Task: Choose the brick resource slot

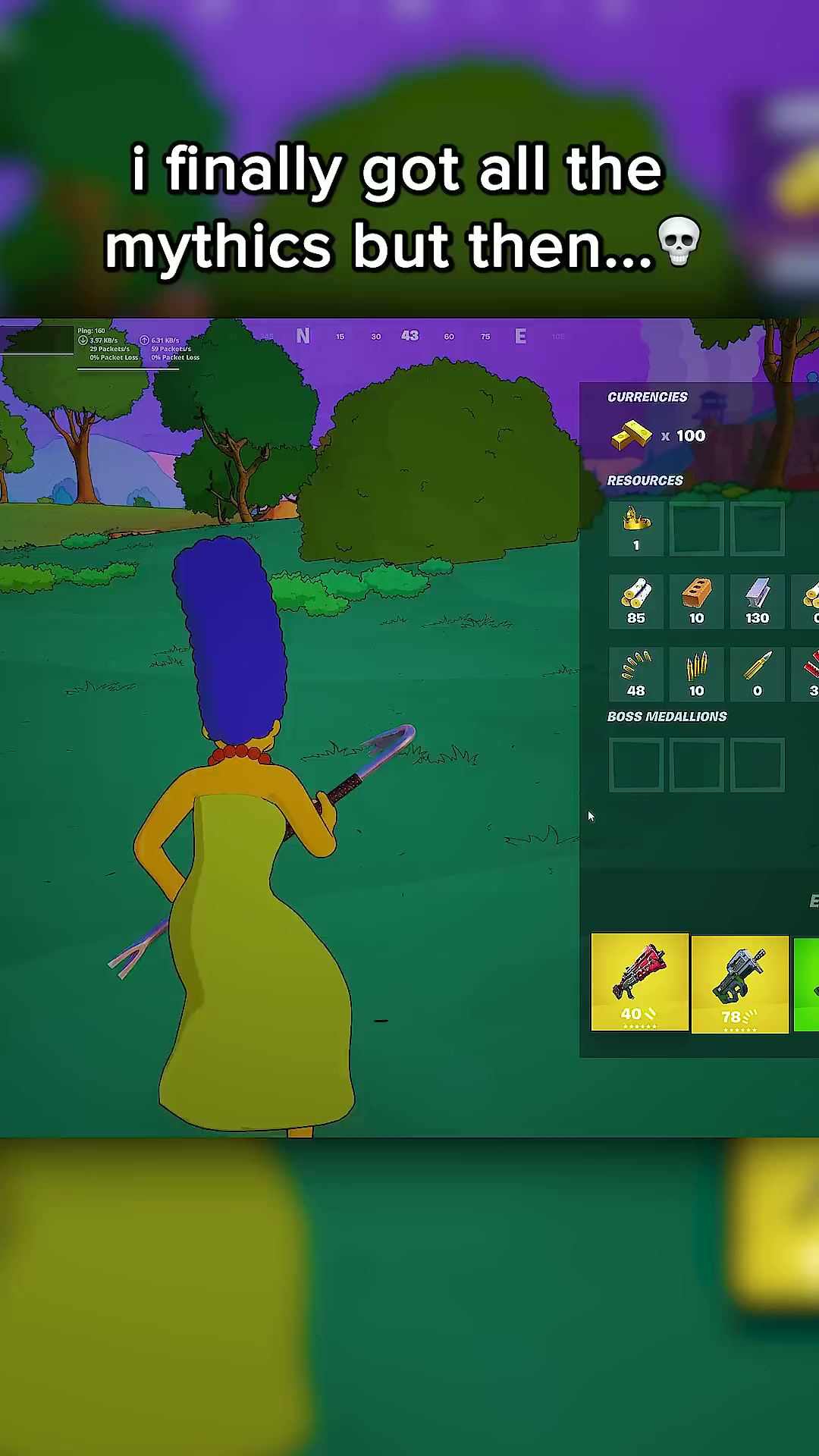Action: coord(696,601)
